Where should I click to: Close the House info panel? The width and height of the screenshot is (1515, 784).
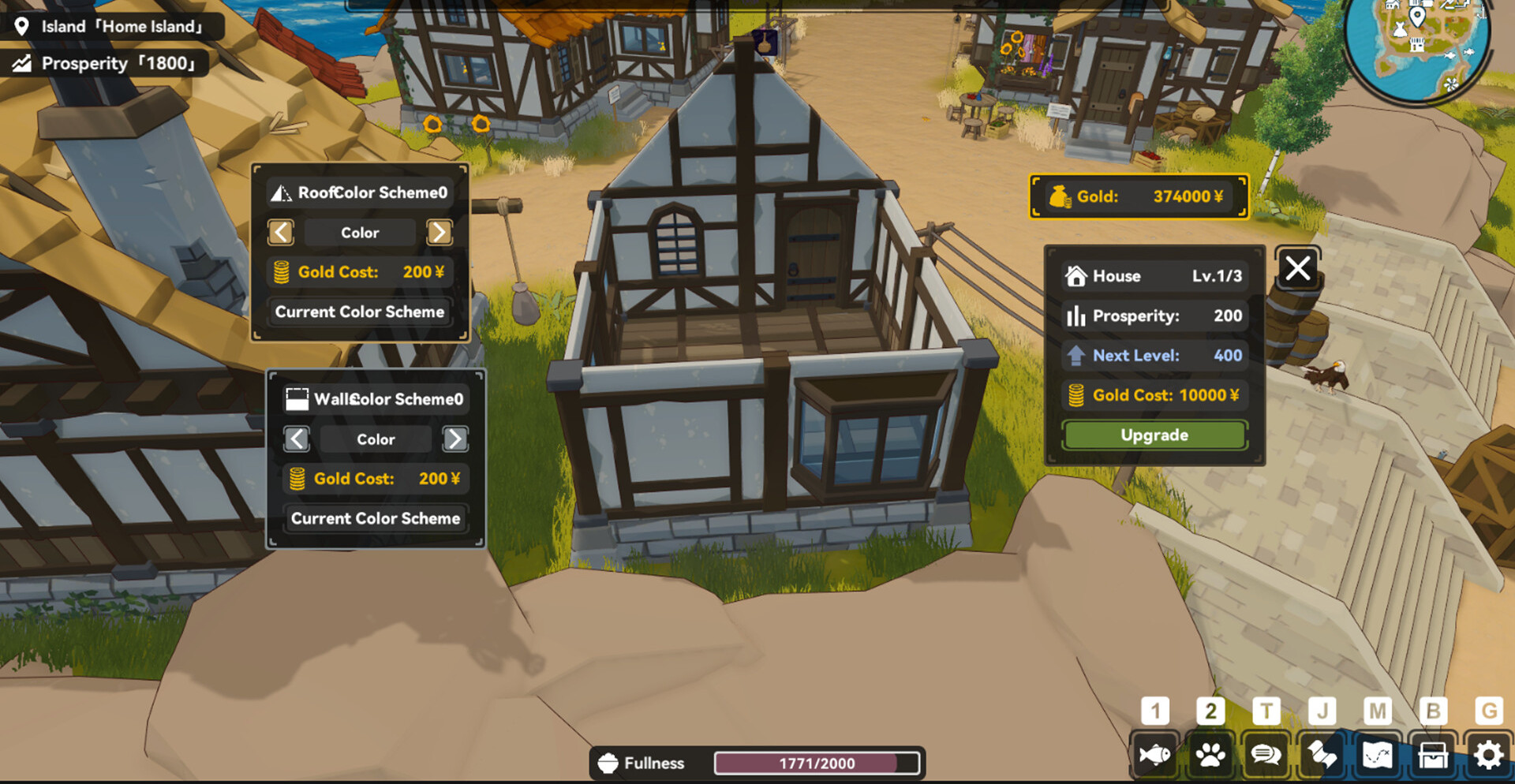[x=1297, y=269]
